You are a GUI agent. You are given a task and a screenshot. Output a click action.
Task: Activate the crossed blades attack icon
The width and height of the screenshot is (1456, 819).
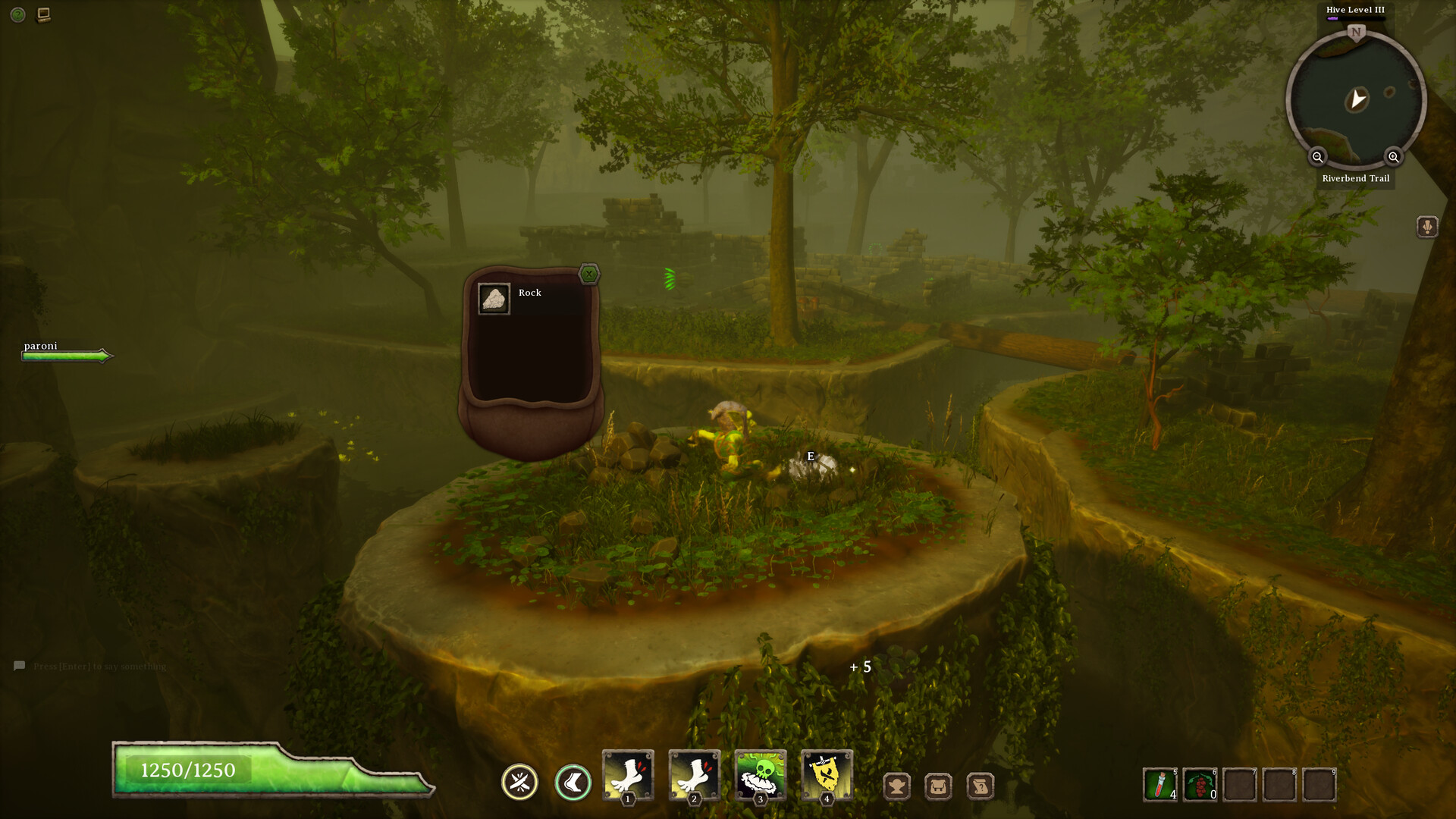[519, 782]
